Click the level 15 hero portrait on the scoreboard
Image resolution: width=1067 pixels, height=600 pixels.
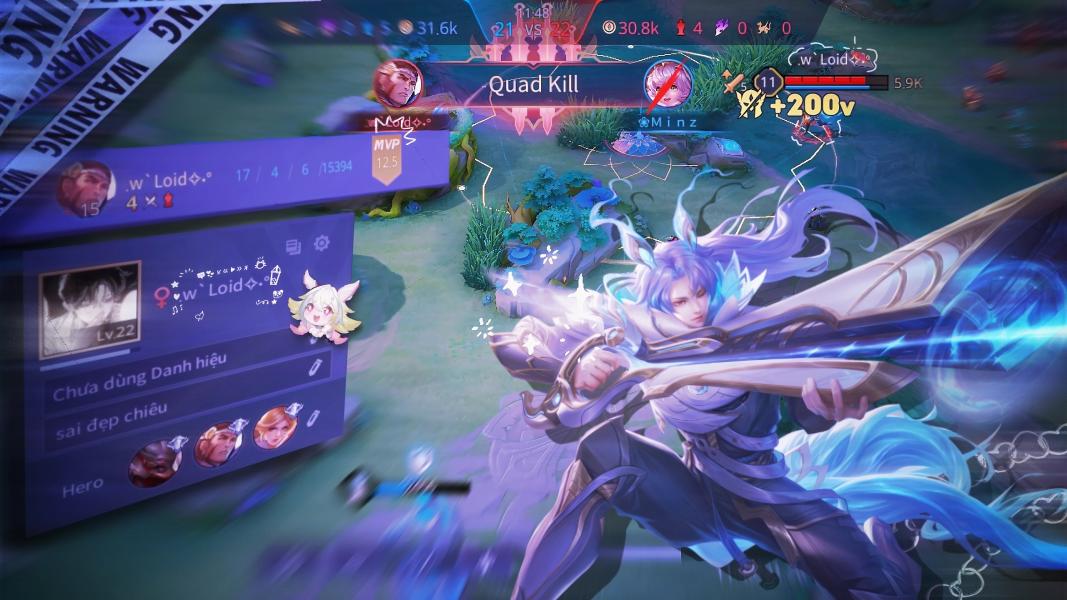click(81, 188)
